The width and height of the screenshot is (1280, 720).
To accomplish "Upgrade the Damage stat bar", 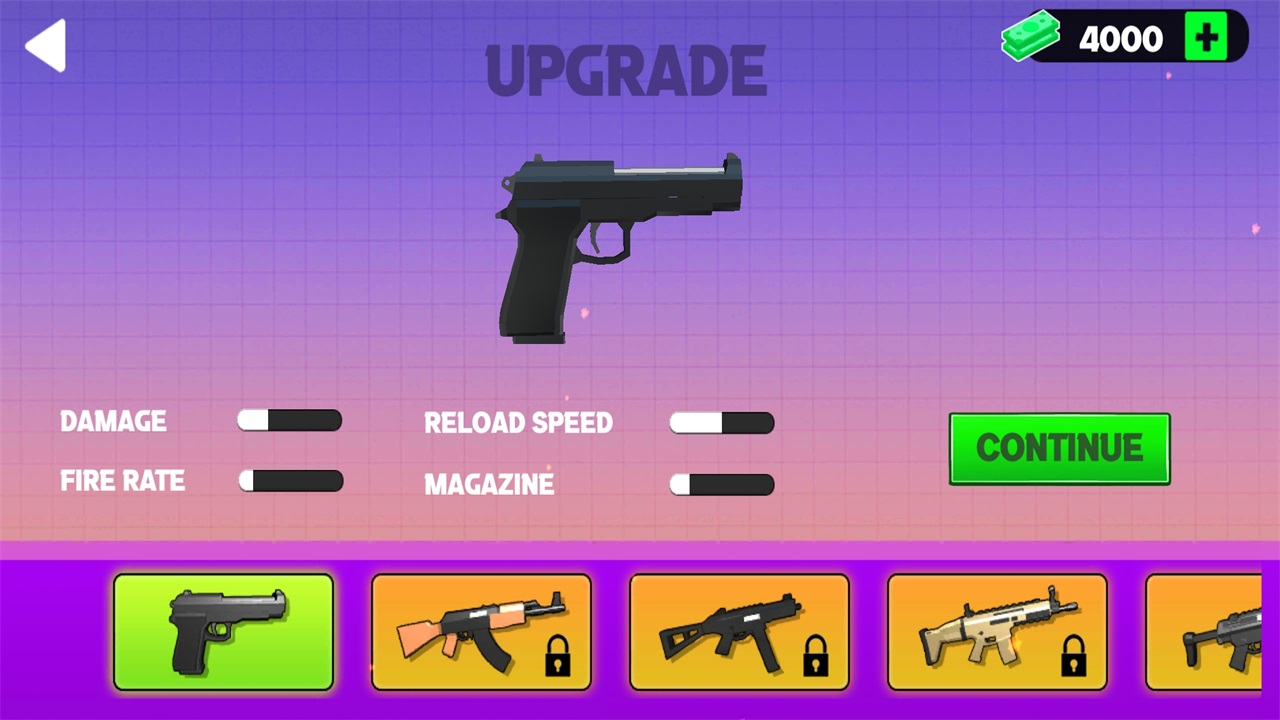I will click(290, 420).
